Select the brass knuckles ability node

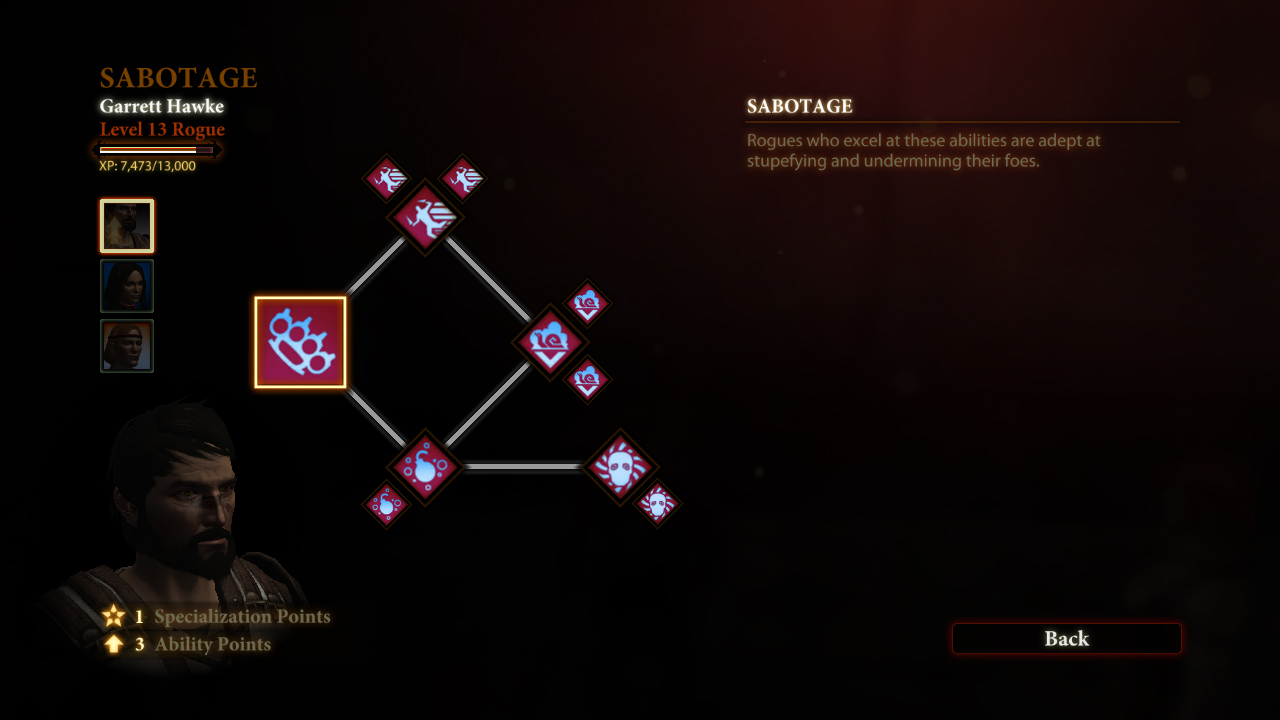(300, 342)
